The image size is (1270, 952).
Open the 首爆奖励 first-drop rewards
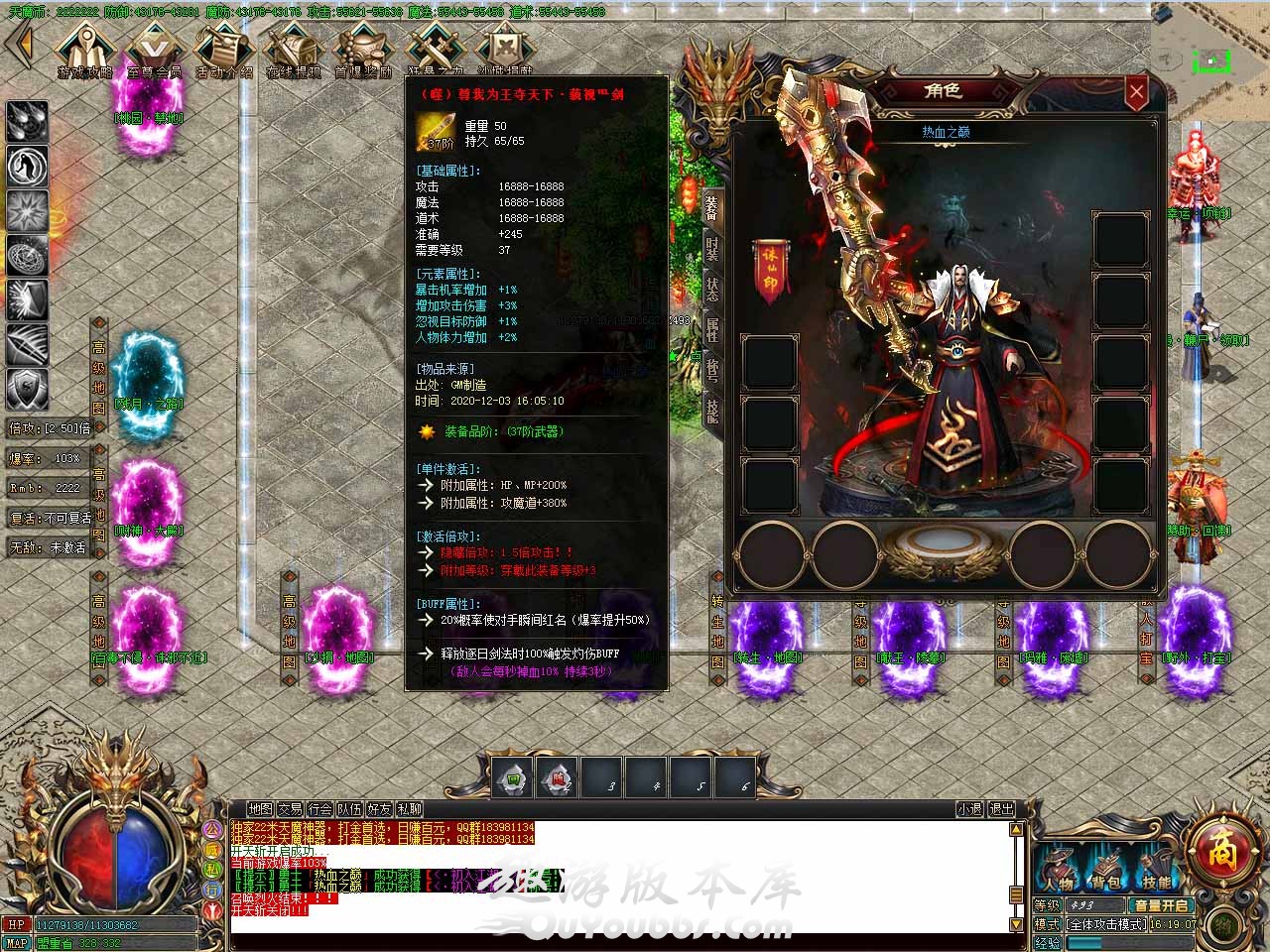[363, 50]
